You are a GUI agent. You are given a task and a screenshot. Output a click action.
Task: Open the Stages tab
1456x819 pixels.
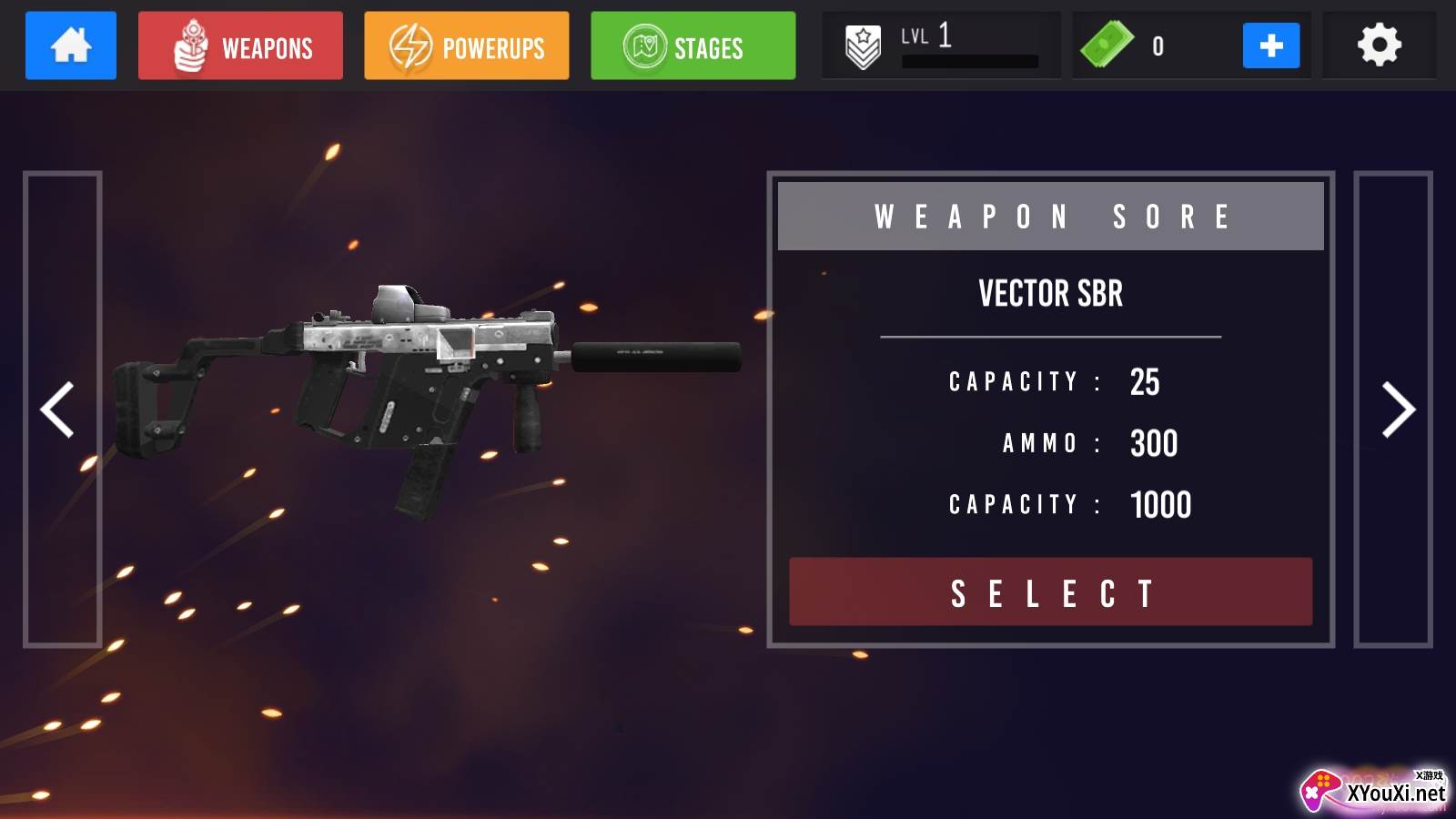click(693, 45)
